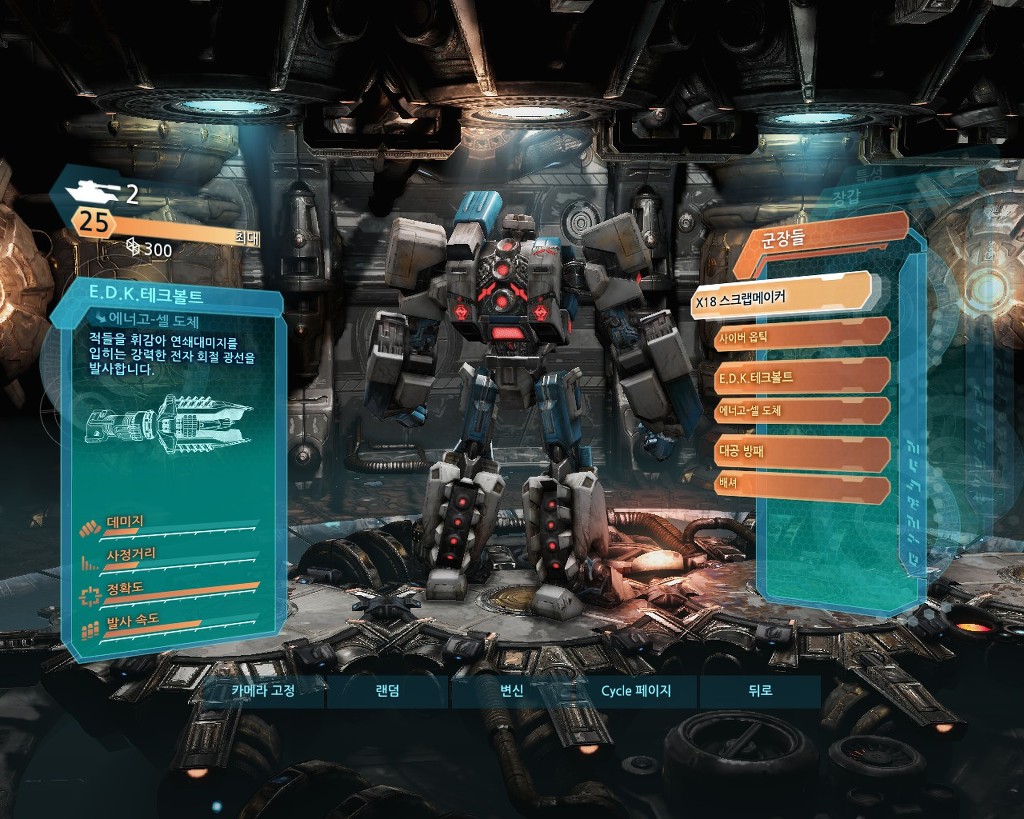Choose the 사이버 옵틱 loadout entry

click(800, 336)
